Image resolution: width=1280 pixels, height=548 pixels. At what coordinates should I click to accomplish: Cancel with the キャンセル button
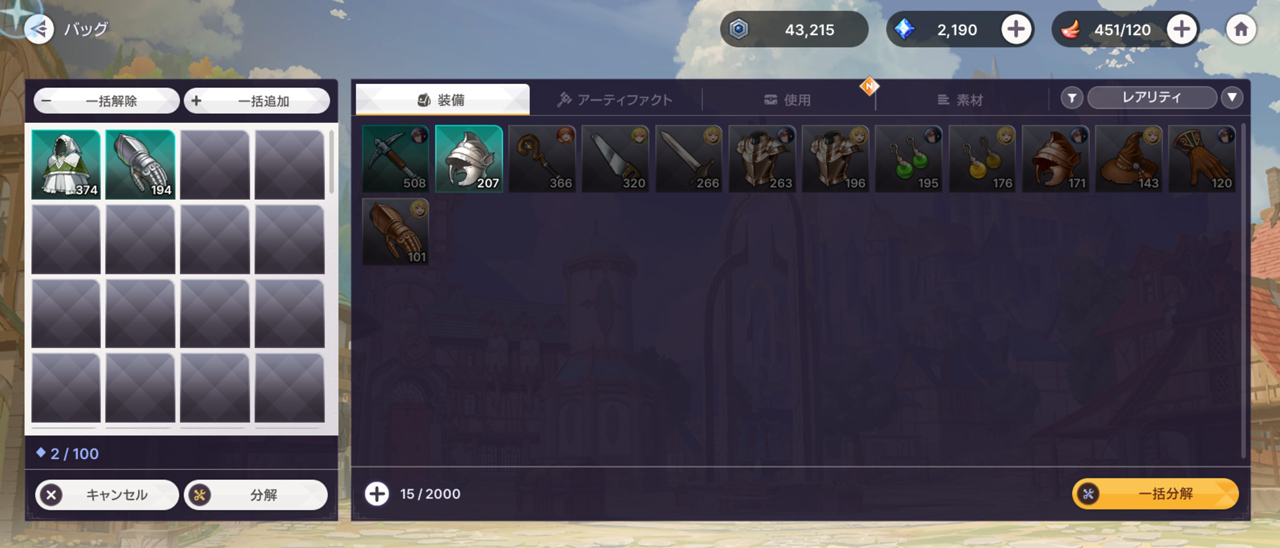coord(107,495)
